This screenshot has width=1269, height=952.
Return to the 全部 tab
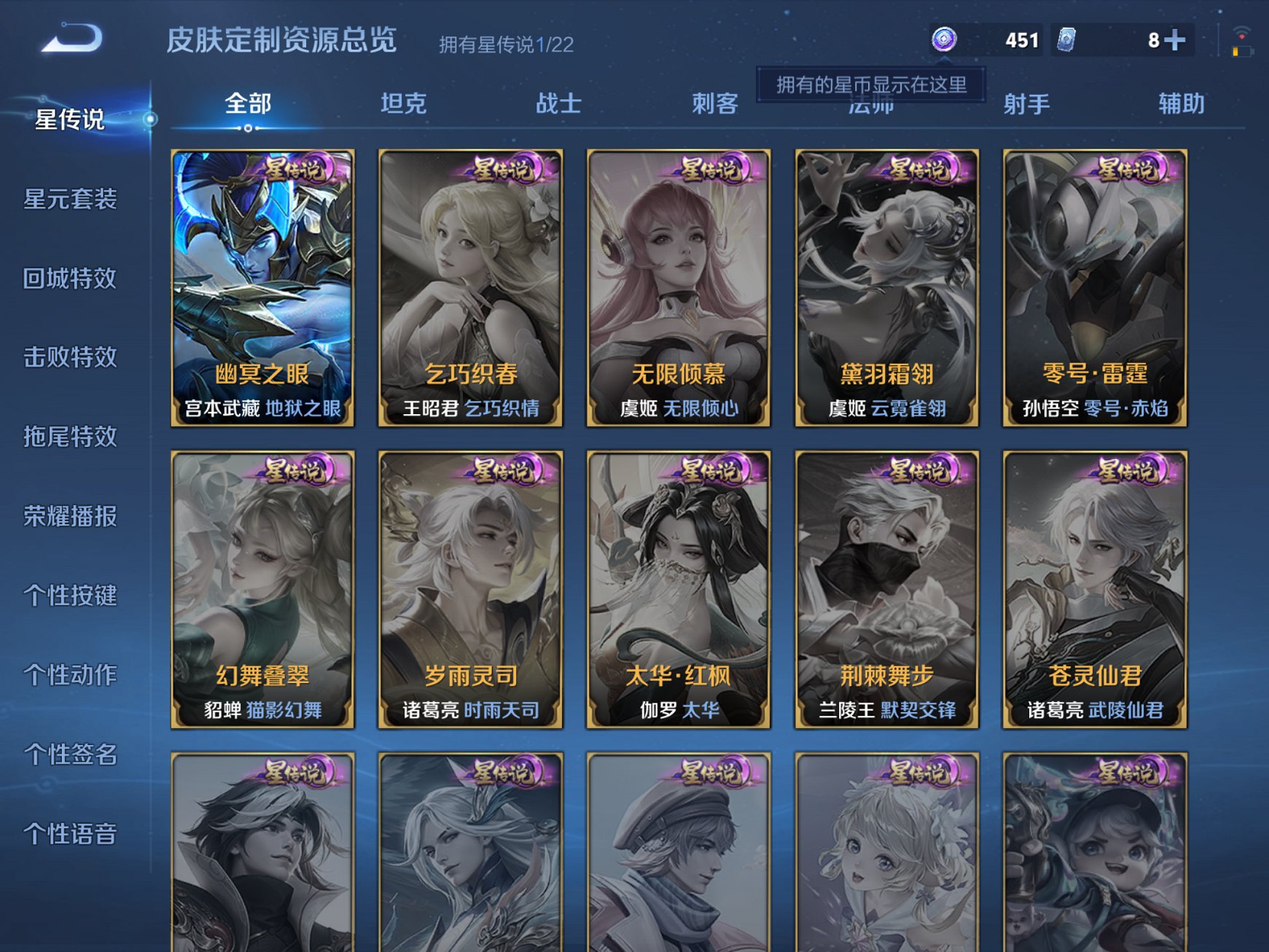tap(248, 104)
